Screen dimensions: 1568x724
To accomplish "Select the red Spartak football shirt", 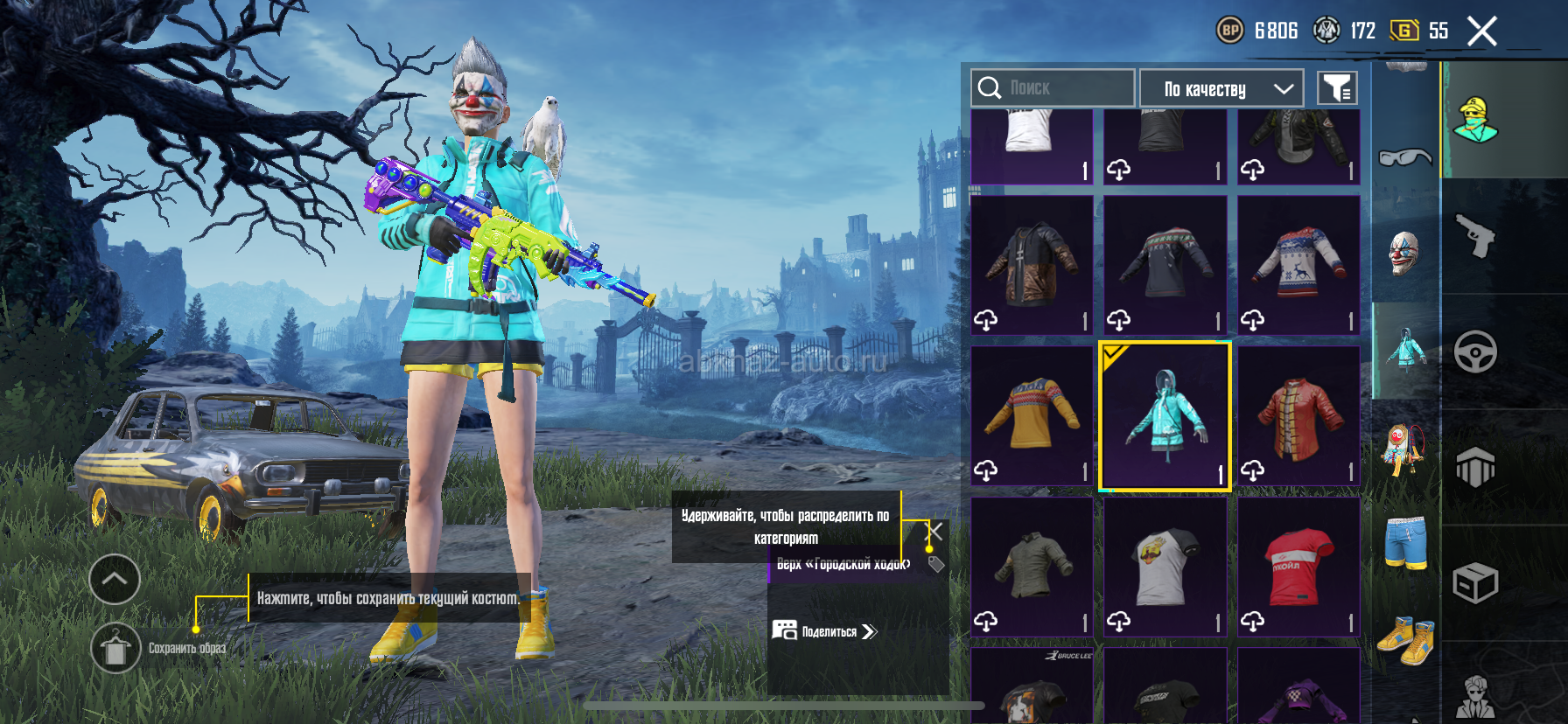I will click(1298, 567).
